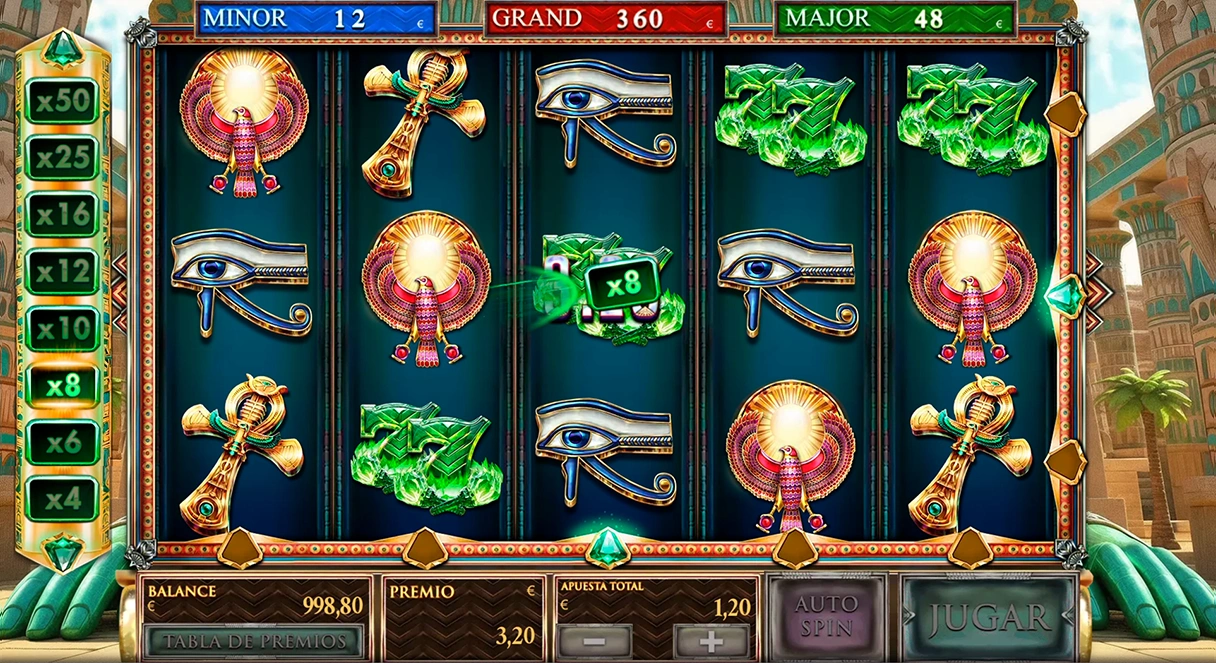Open the Auto Spin options

coord(825,616)
